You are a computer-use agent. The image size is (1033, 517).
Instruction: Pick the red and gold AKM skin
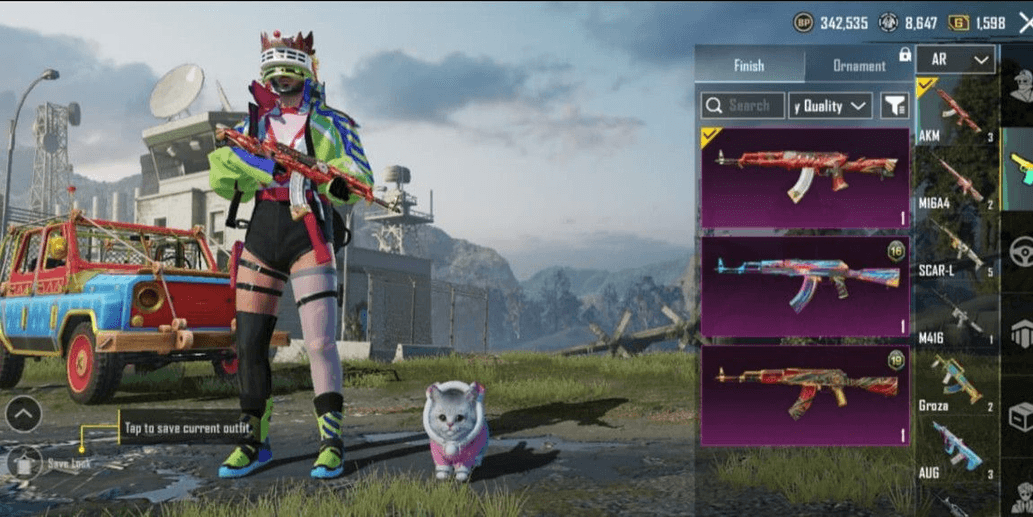pyautogui.click(x=805, y=394)
